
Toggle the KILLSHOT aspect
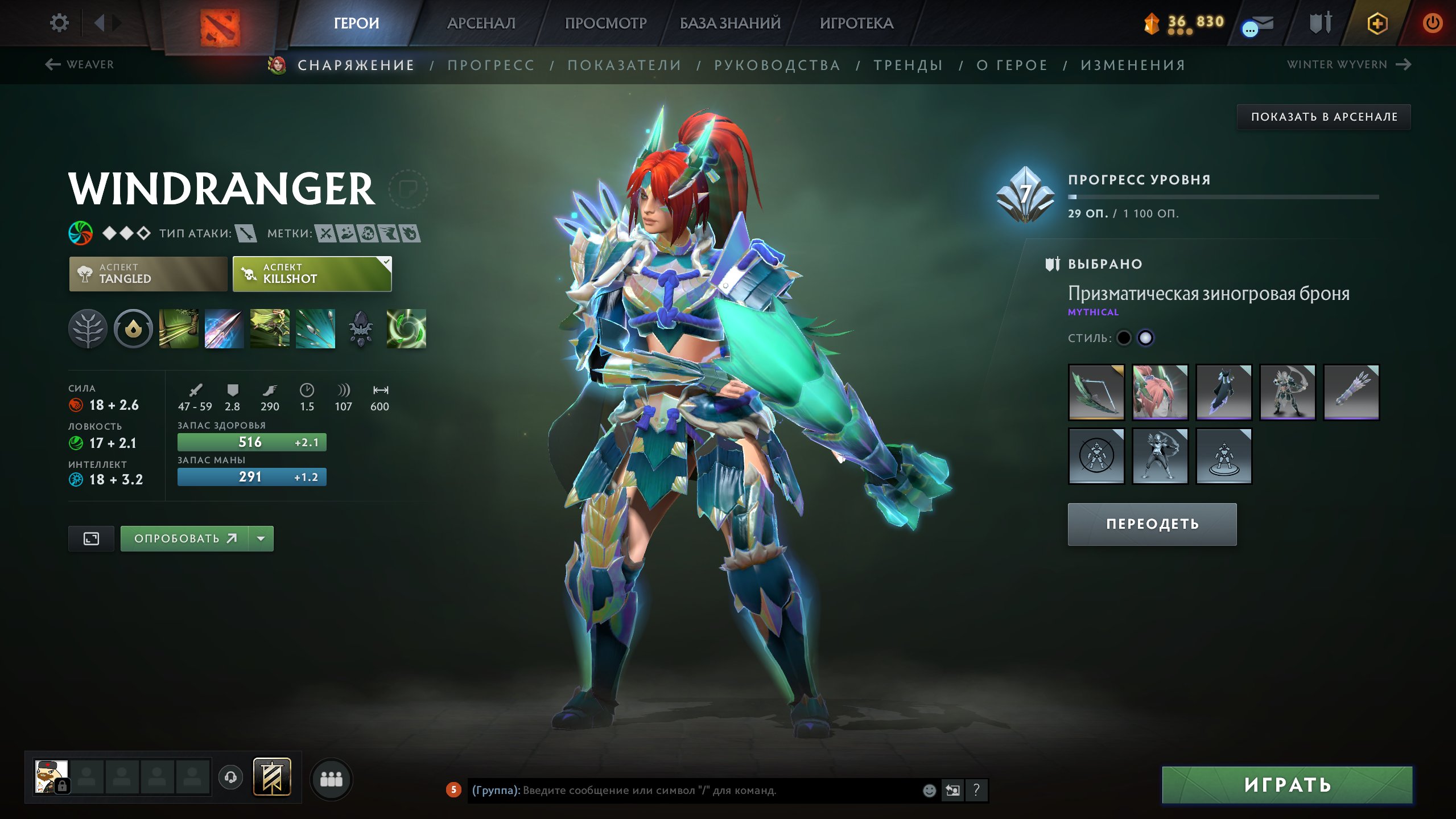click(x=311, y=274)
